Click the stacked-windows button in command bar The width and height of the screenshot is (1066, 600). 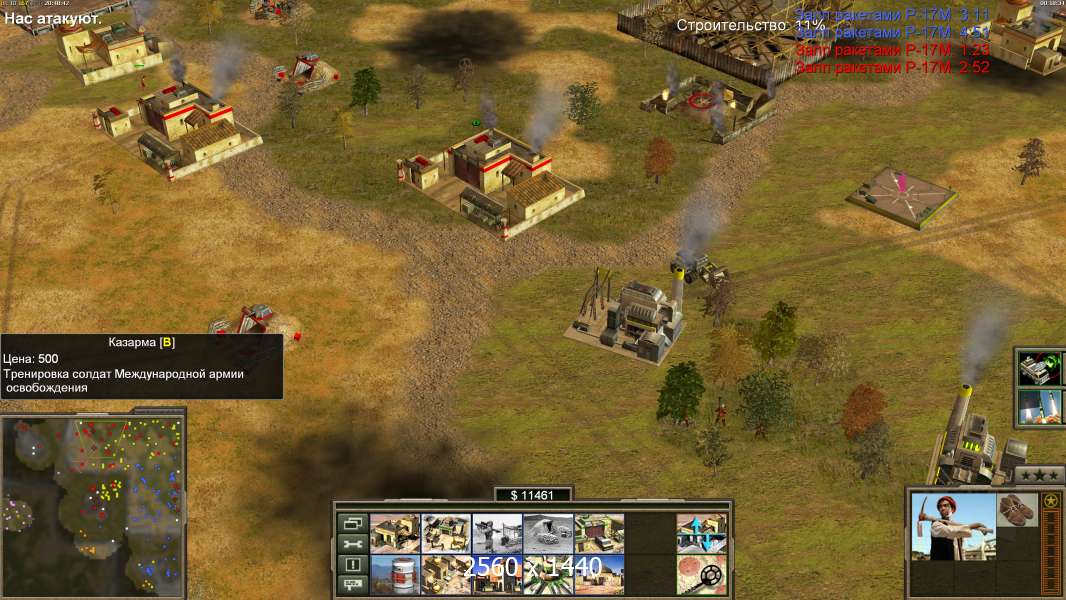pyautogui.click(x=352, y=523)
